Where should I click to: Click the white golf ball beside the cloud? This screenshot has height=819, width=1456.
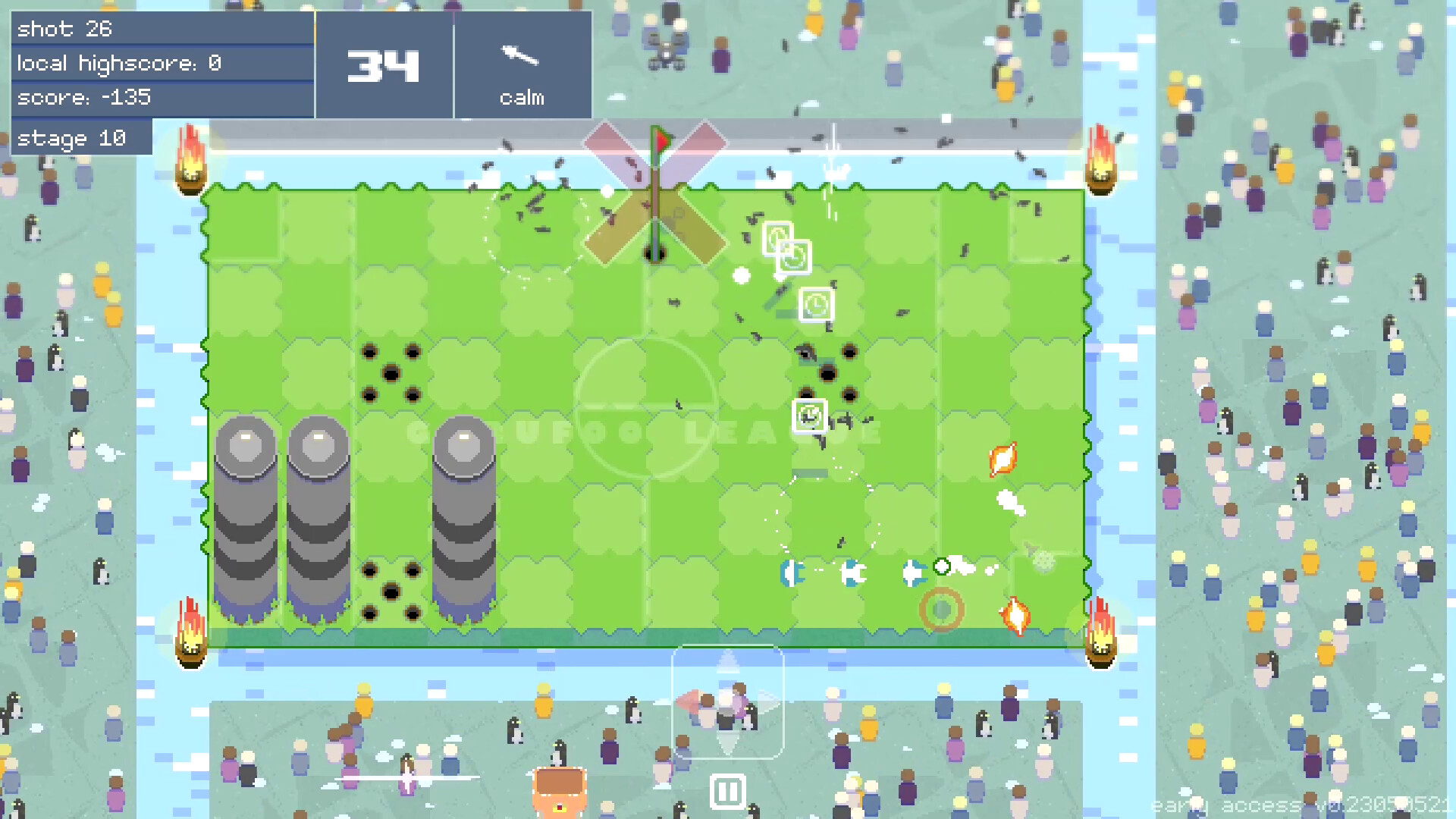941,564
